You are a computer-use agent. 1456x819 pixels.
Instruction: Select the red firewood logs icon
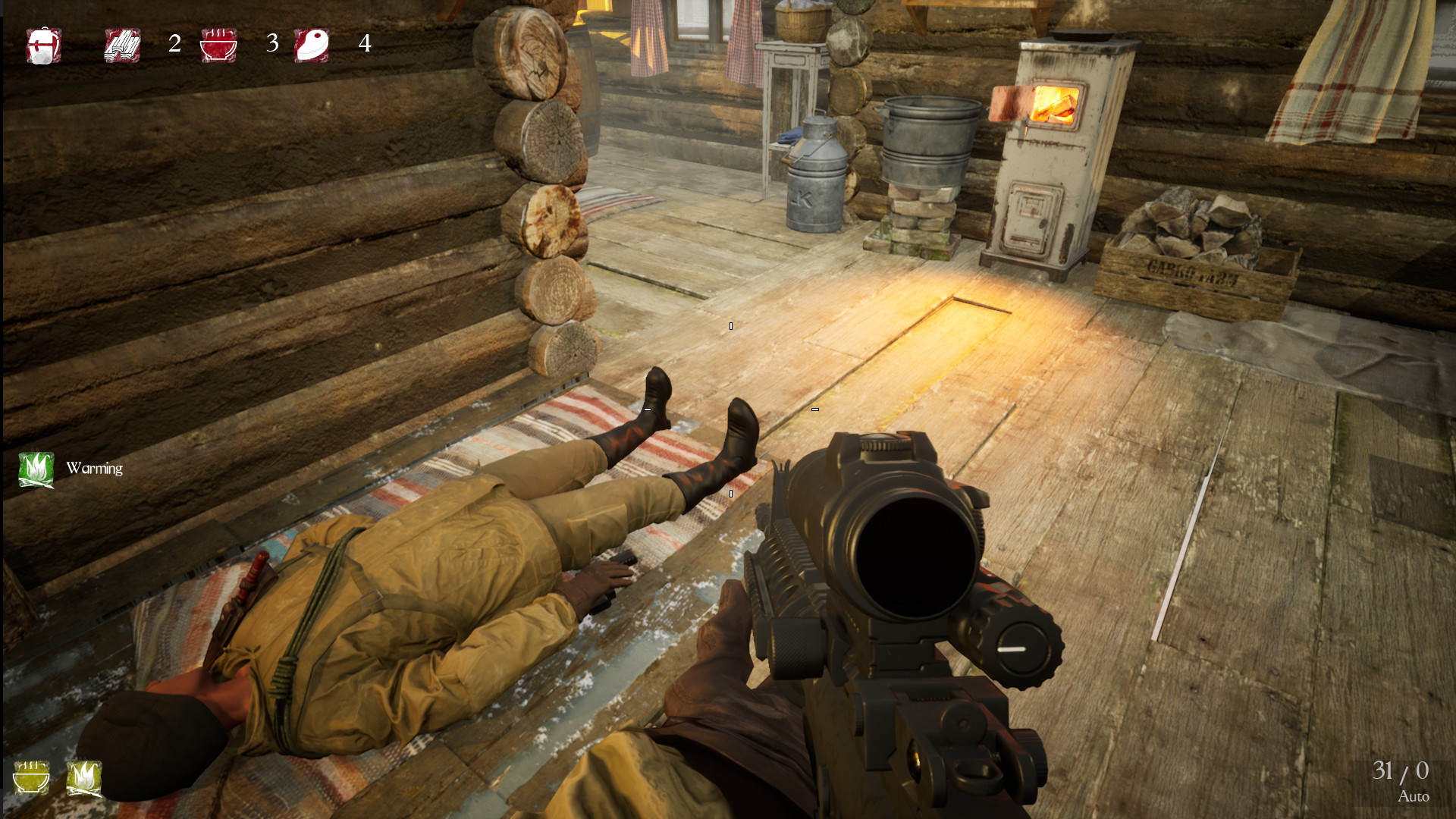point(122,45)
